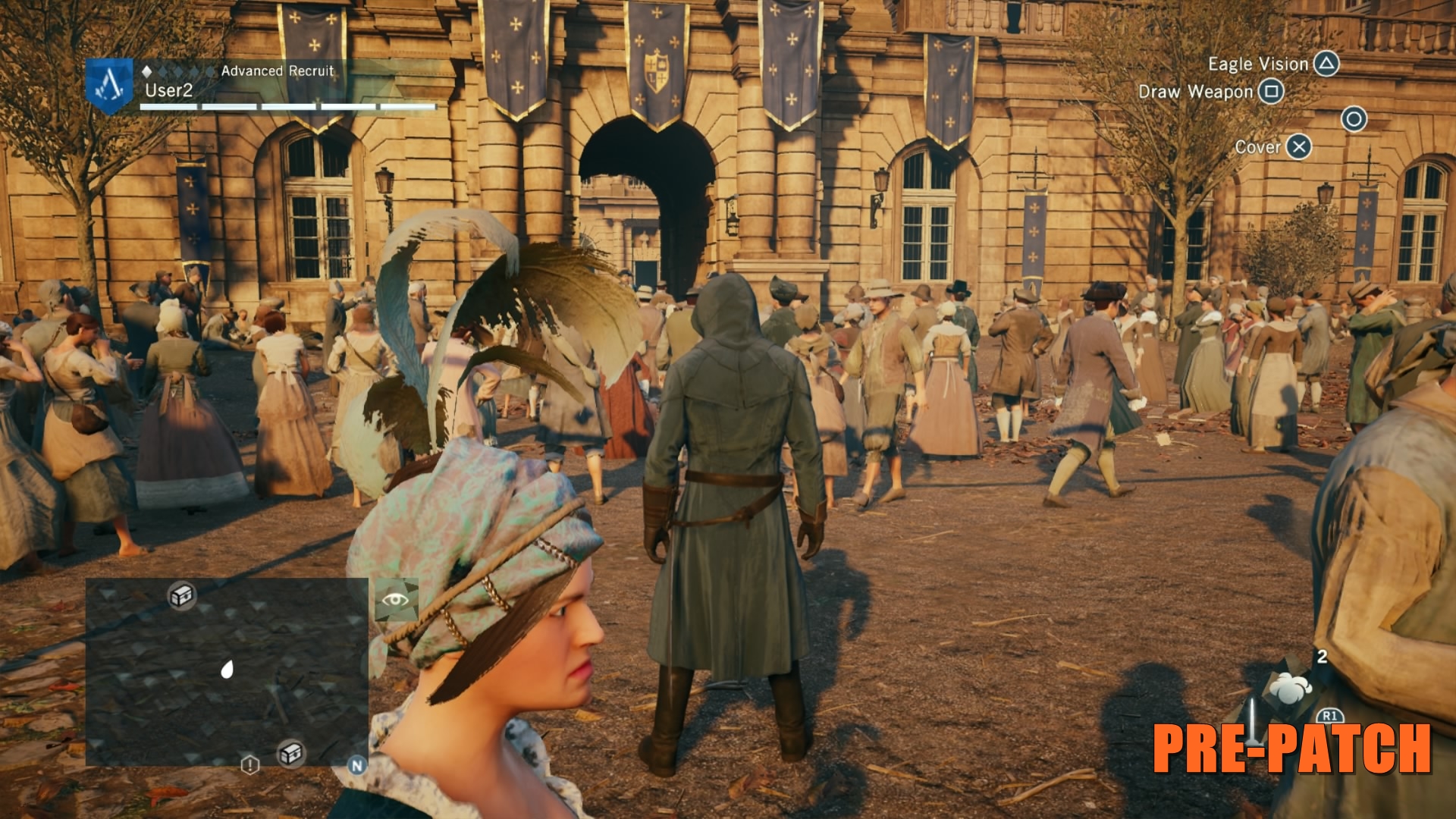The height and width of the screenshot is (819, 1456).
Task: Toggle the eye icon beside the minimap
Action: [395, 601]
